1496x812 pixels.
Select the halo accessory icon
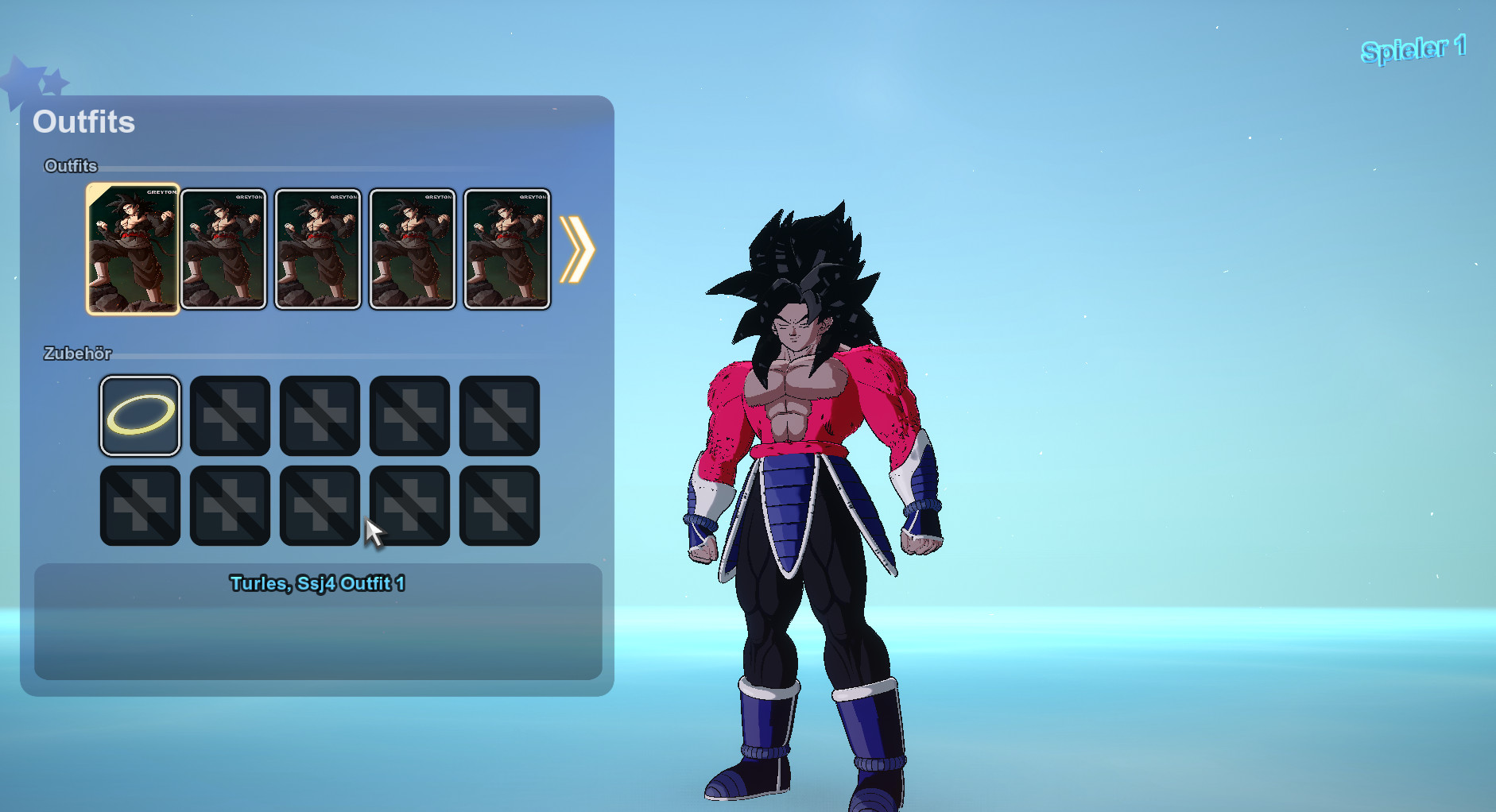click(x=140, y=415)
